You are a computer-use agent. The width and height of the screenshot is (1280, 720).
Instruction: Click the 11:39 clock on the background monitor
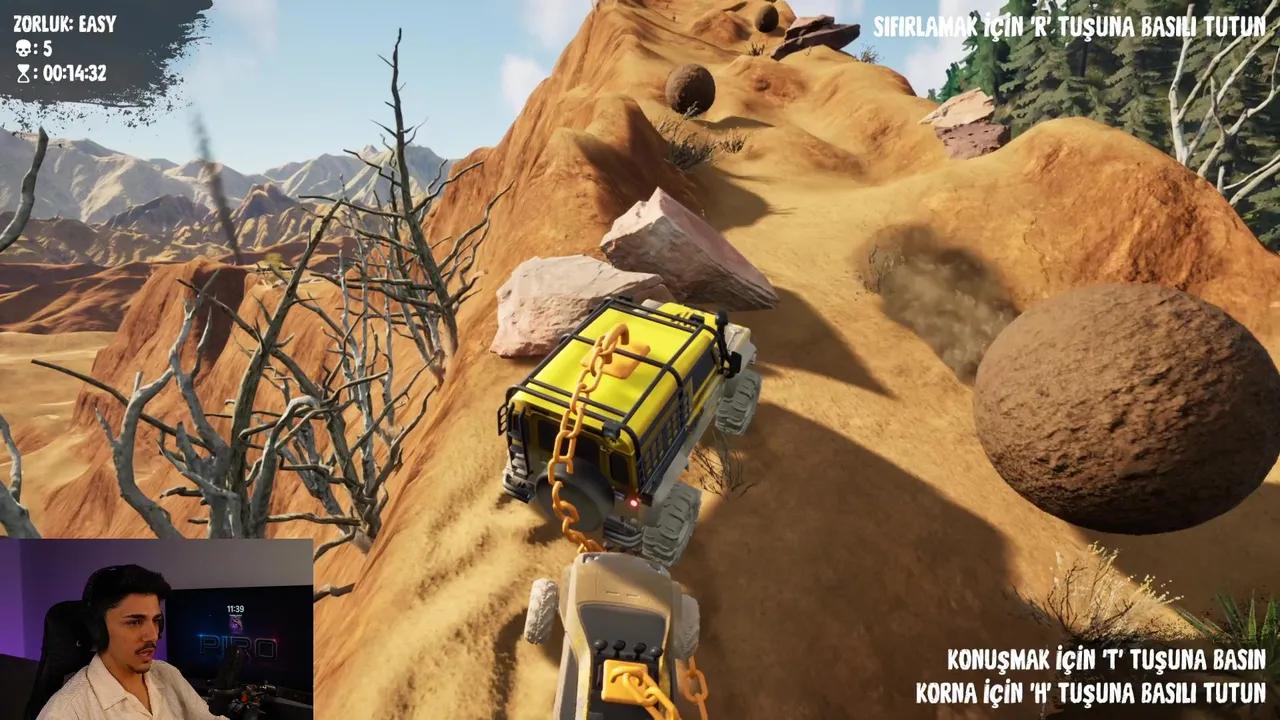pyautogui.click(x=238, y=607)
